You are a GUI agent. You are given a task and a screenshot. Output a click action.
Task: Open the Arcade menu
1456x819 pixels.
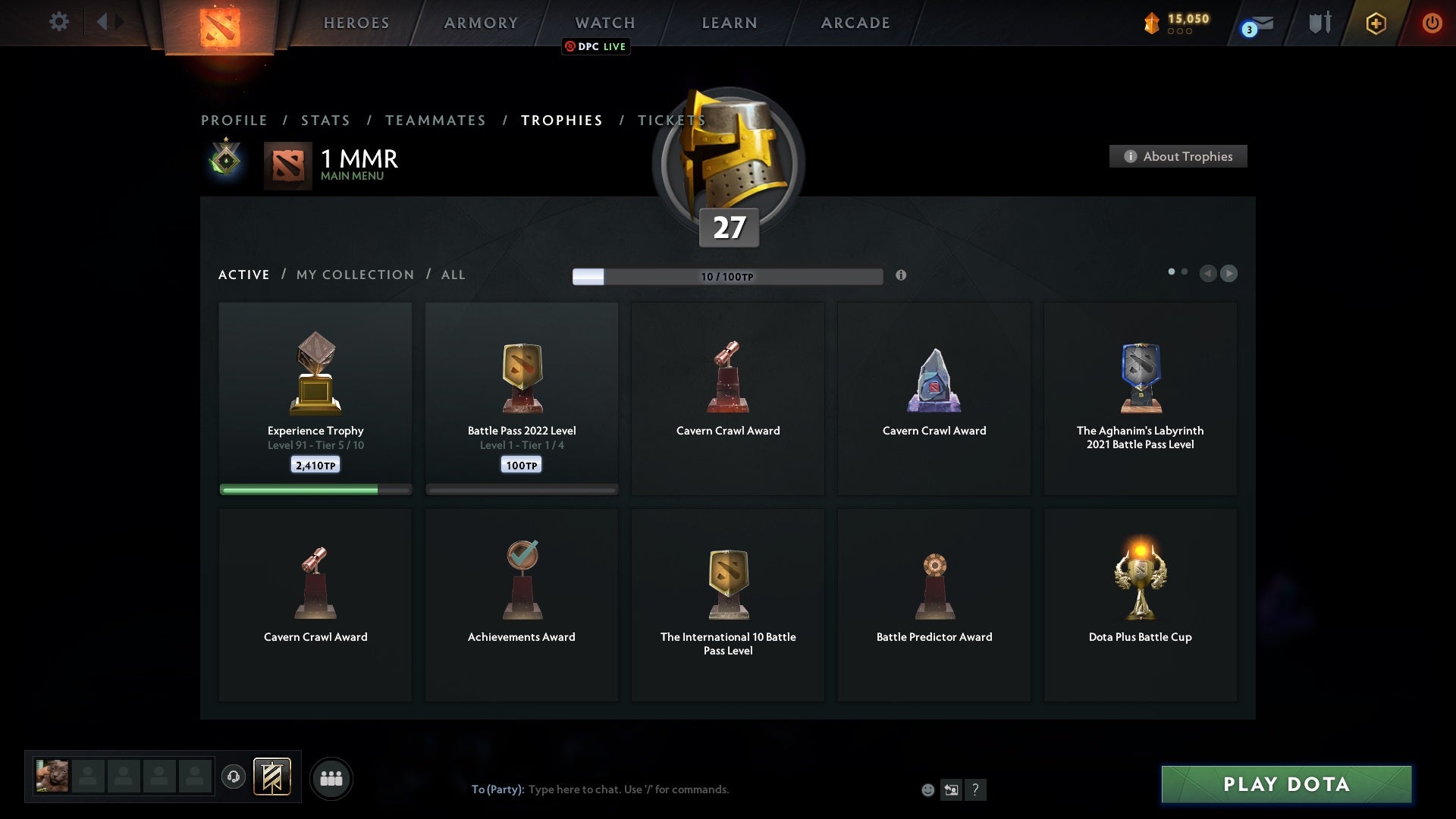point(855,23)
